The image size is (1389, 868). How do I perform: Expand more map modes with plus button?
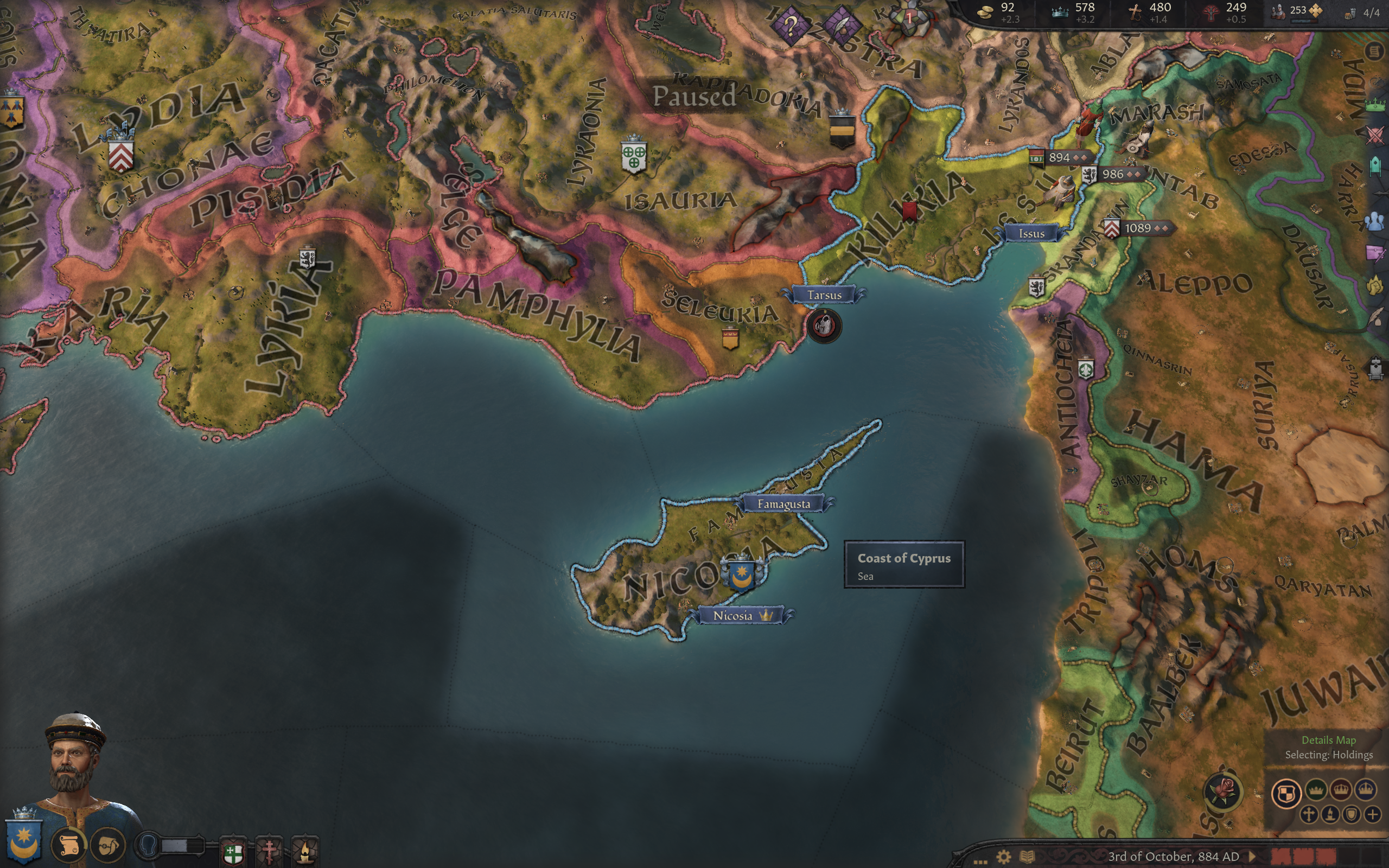(1372, 815)
